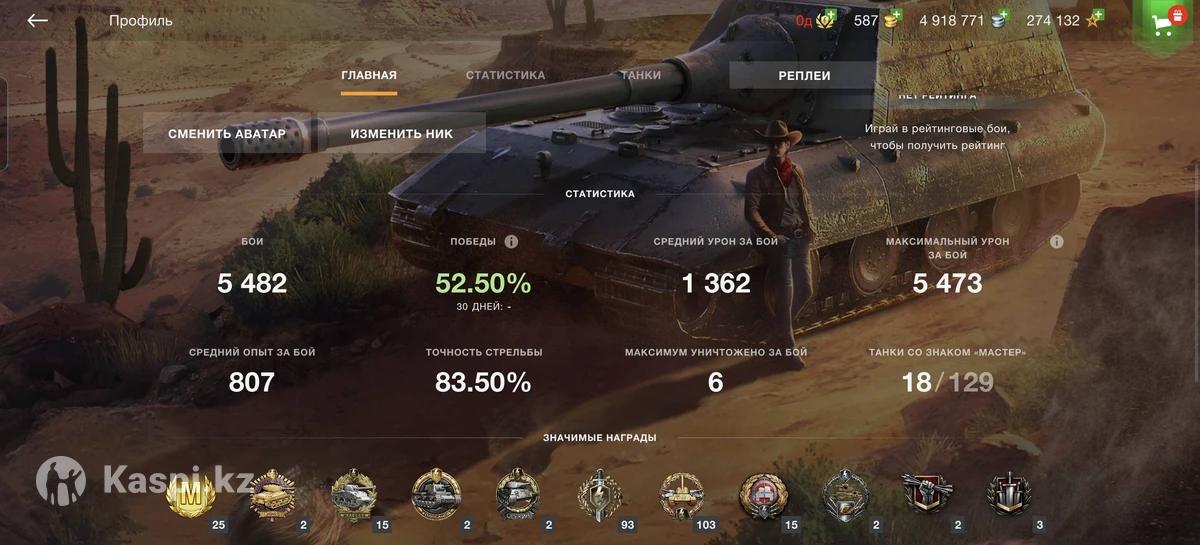The width and height of the screenshot is (1200, 545).
Task: Select the medal with count 103
Action: [681, 493]
